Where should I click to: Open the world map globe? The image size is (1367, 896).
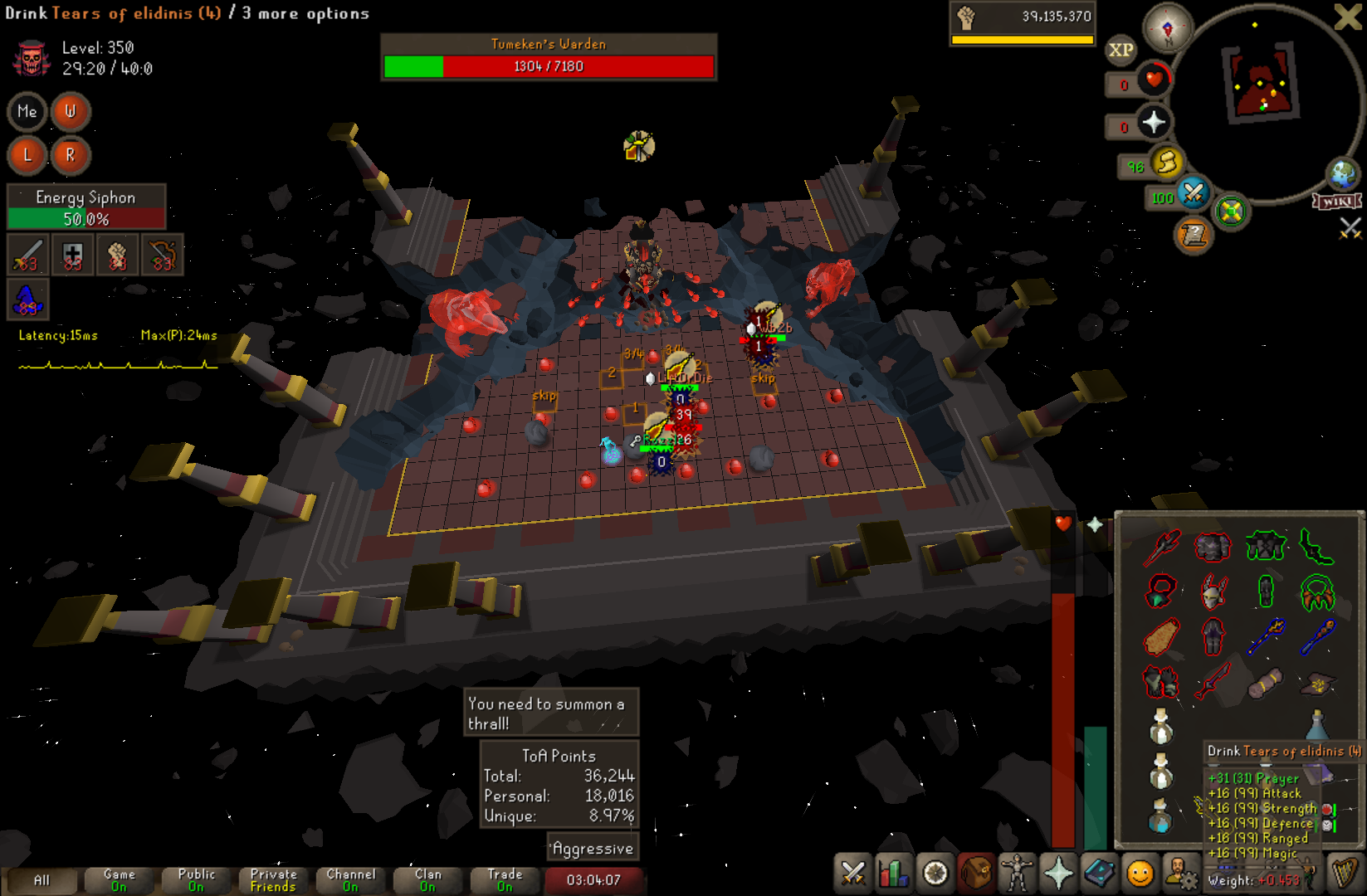pyautogui.click(x=1342, y=174)
